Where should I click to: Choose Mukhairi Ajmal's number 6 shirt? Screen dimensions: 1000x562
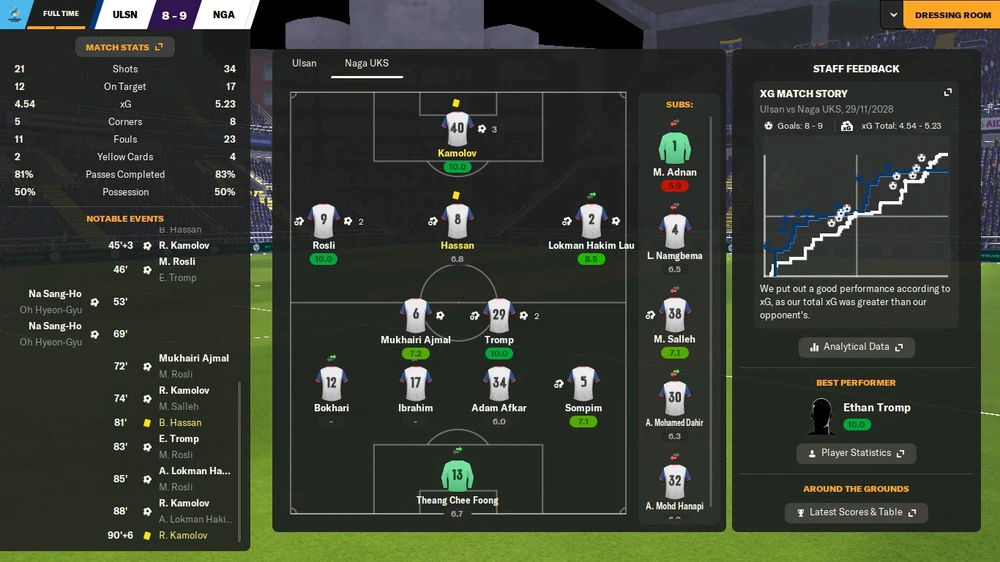[x=416, y=315]
